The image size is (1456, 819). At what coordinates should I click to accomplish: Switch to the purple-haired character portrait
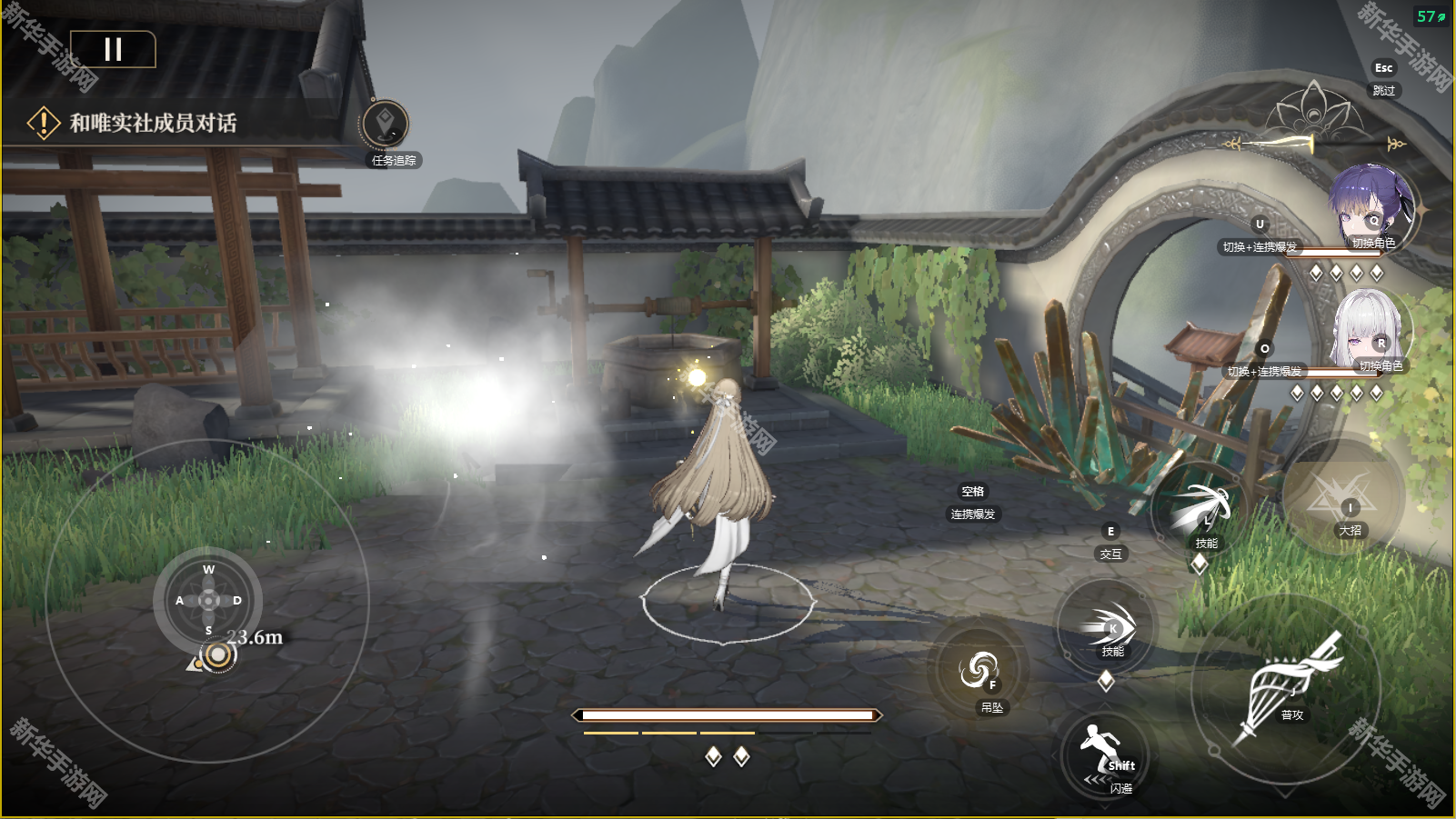click(1370, 207)
